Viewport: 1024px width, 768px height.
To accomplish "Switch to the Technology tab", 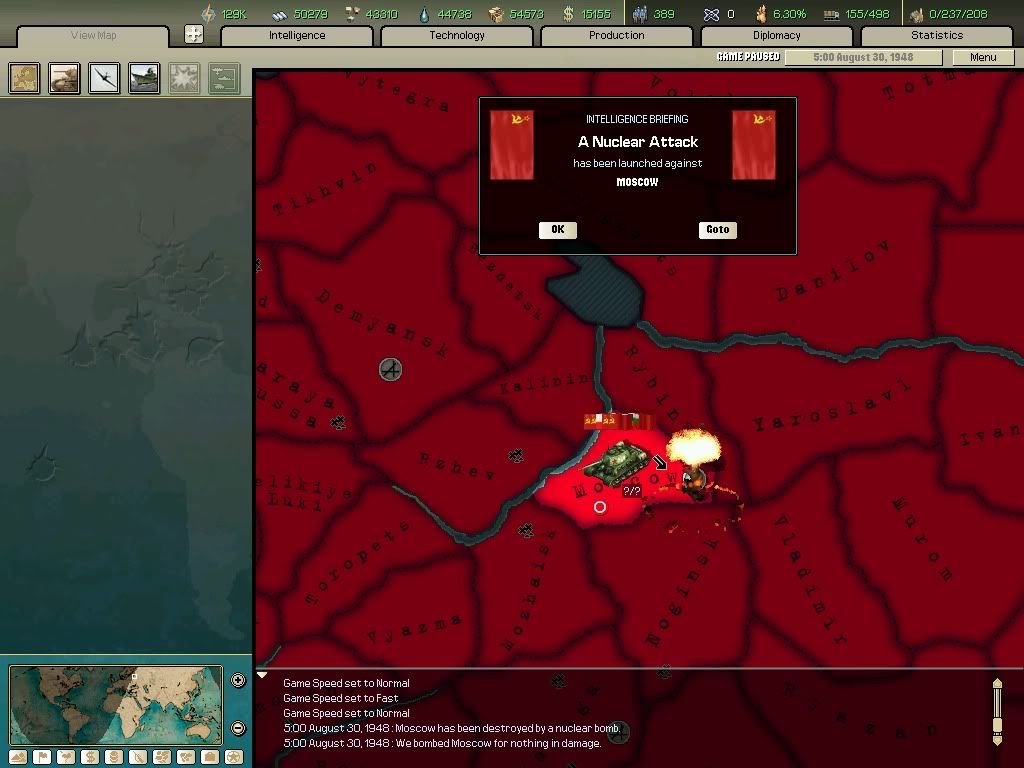I will (457, 36).
